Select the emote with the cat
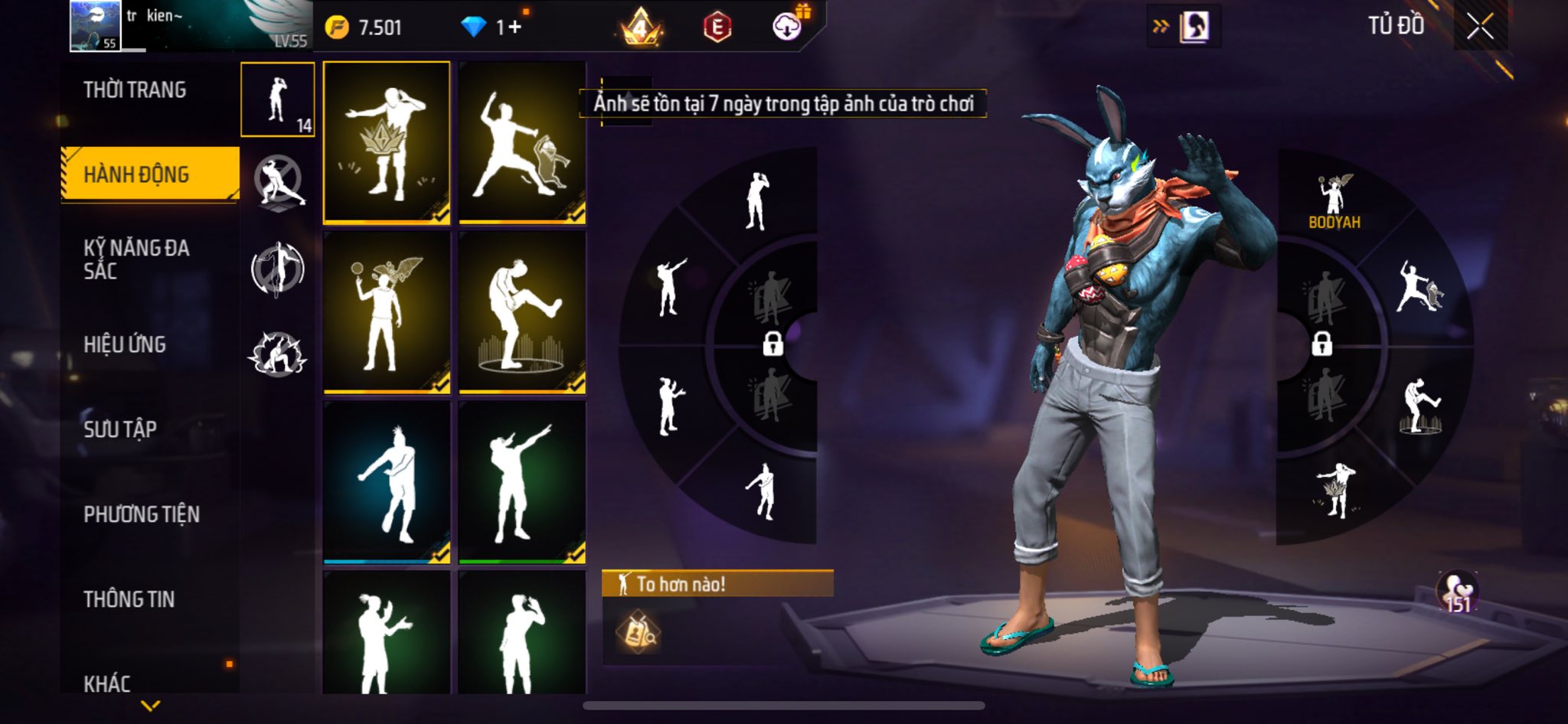The image size is (1568, 724). (x=522, y=142)
